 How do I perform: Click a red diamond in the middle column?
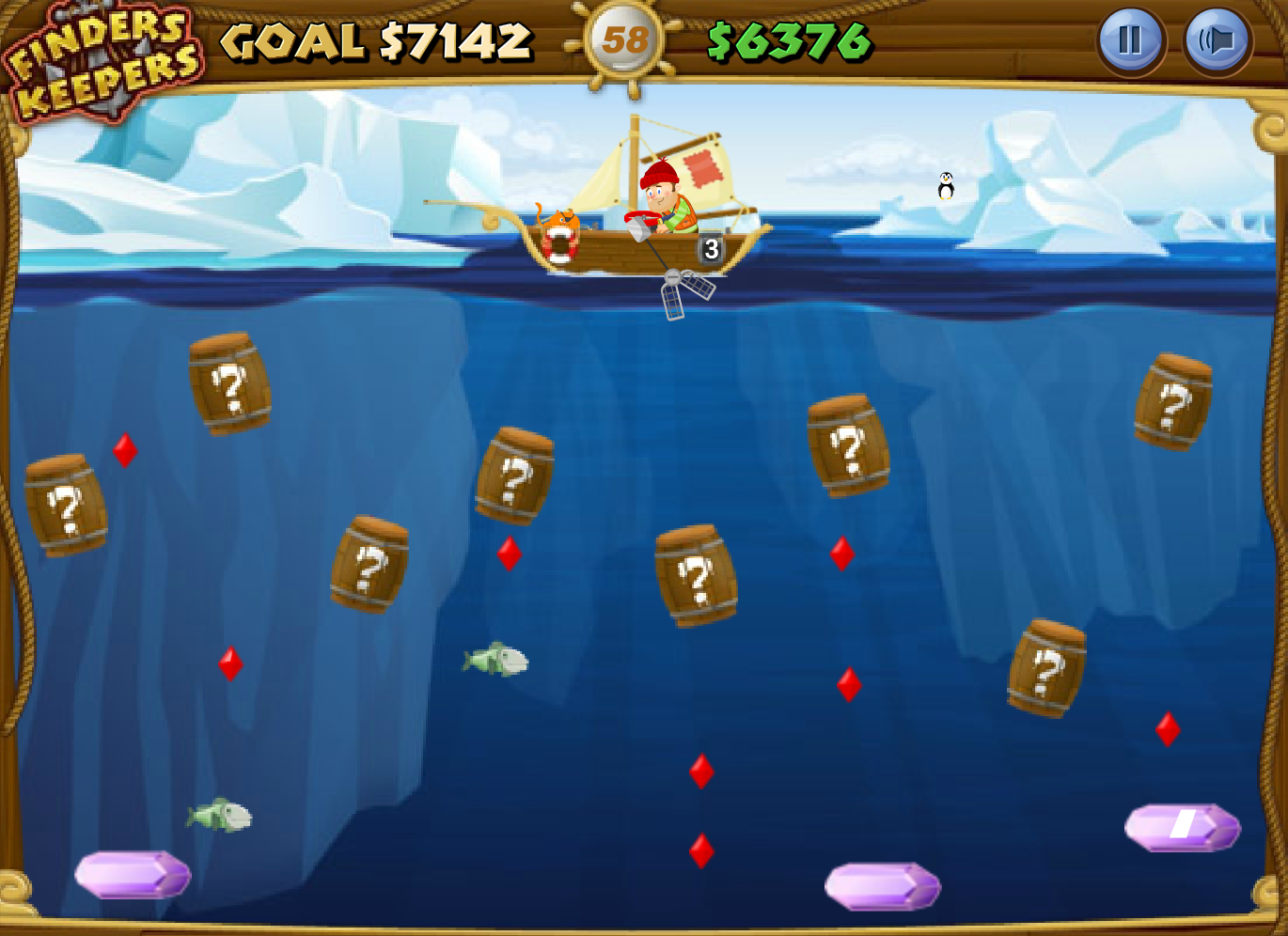pyautogui.click(x=700, y=771)
